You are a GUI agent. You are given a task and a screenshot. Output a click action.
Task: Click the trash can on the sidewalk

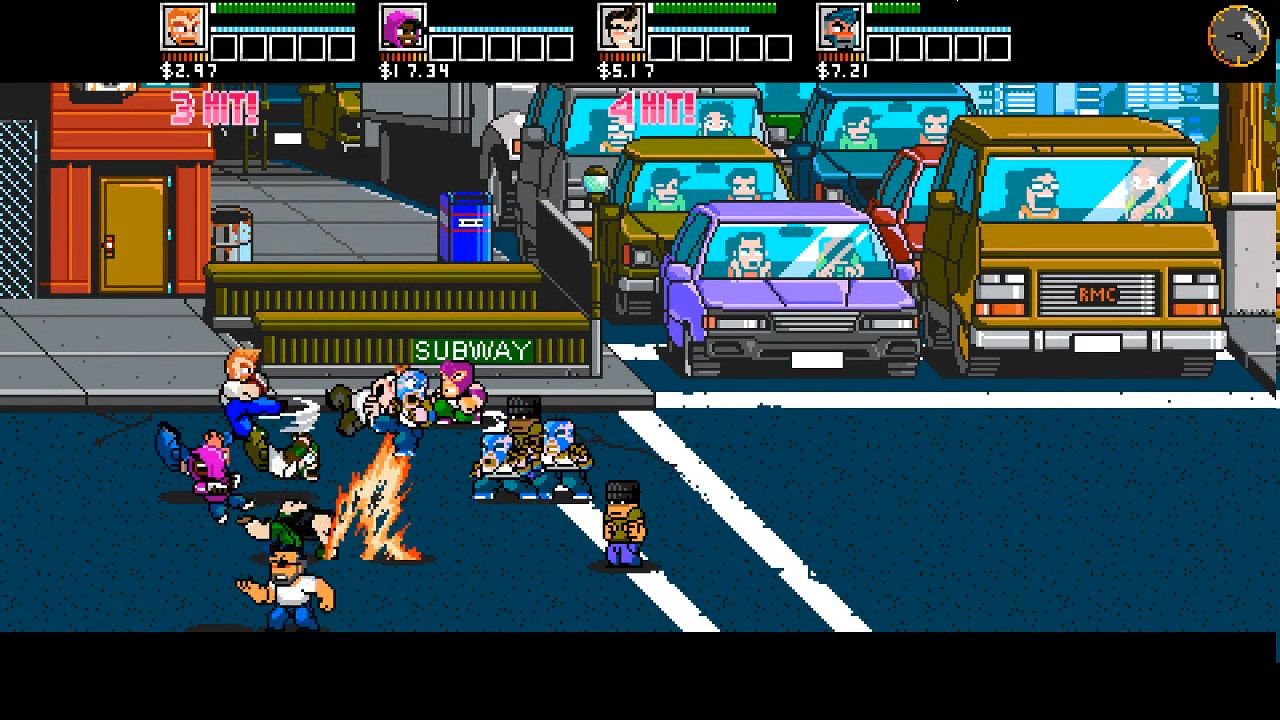point(232,233)
